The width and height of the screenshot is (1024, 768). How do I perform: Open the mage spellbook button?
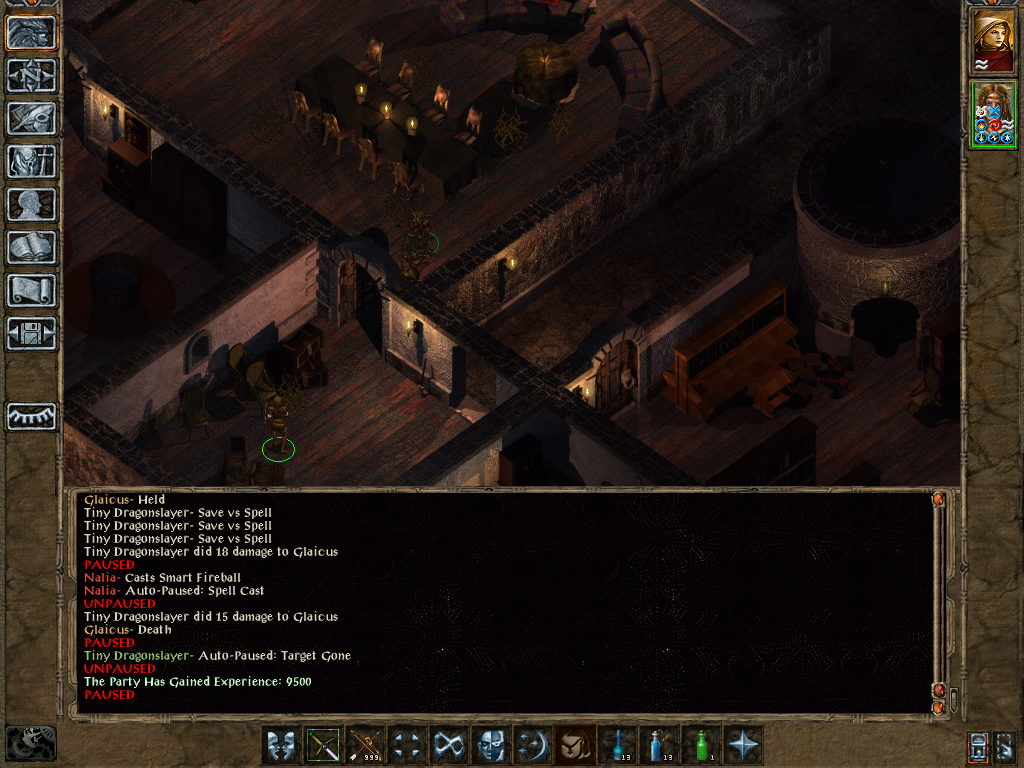pyautogui.click(x=32, y=248)
